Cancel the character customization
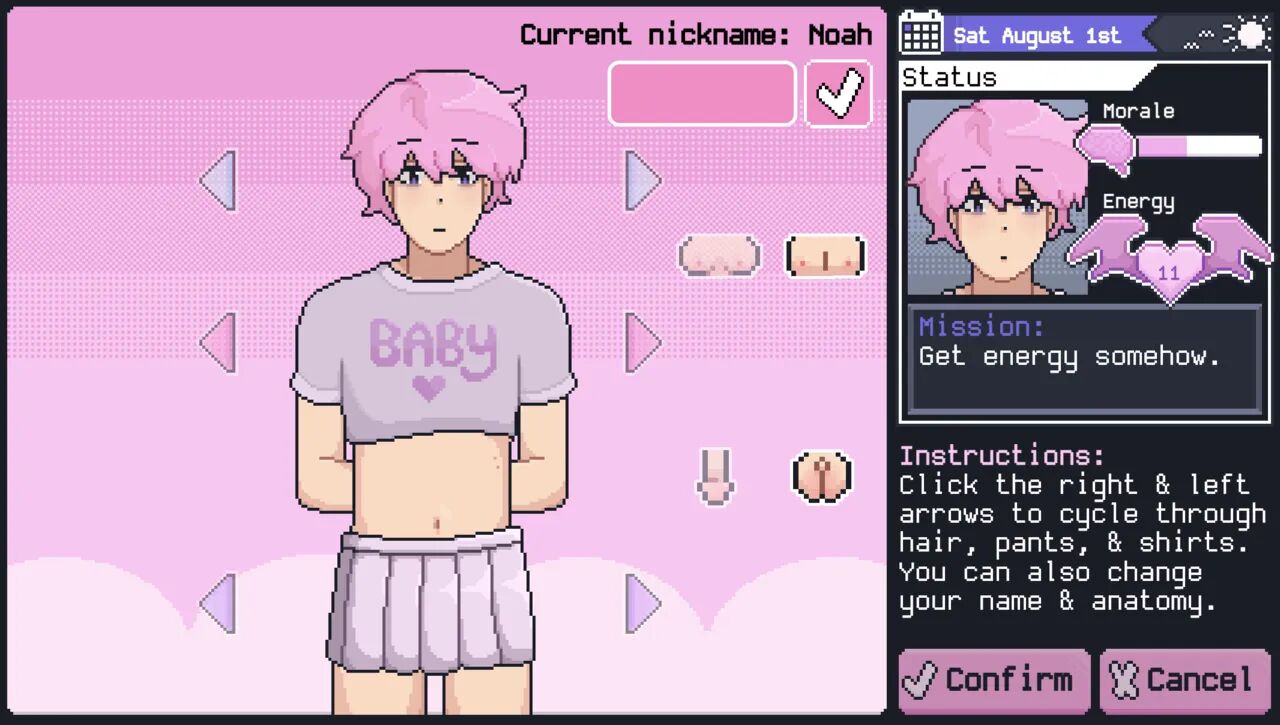Viewport: 1280px width, 725px height. tap(1185, 681)
